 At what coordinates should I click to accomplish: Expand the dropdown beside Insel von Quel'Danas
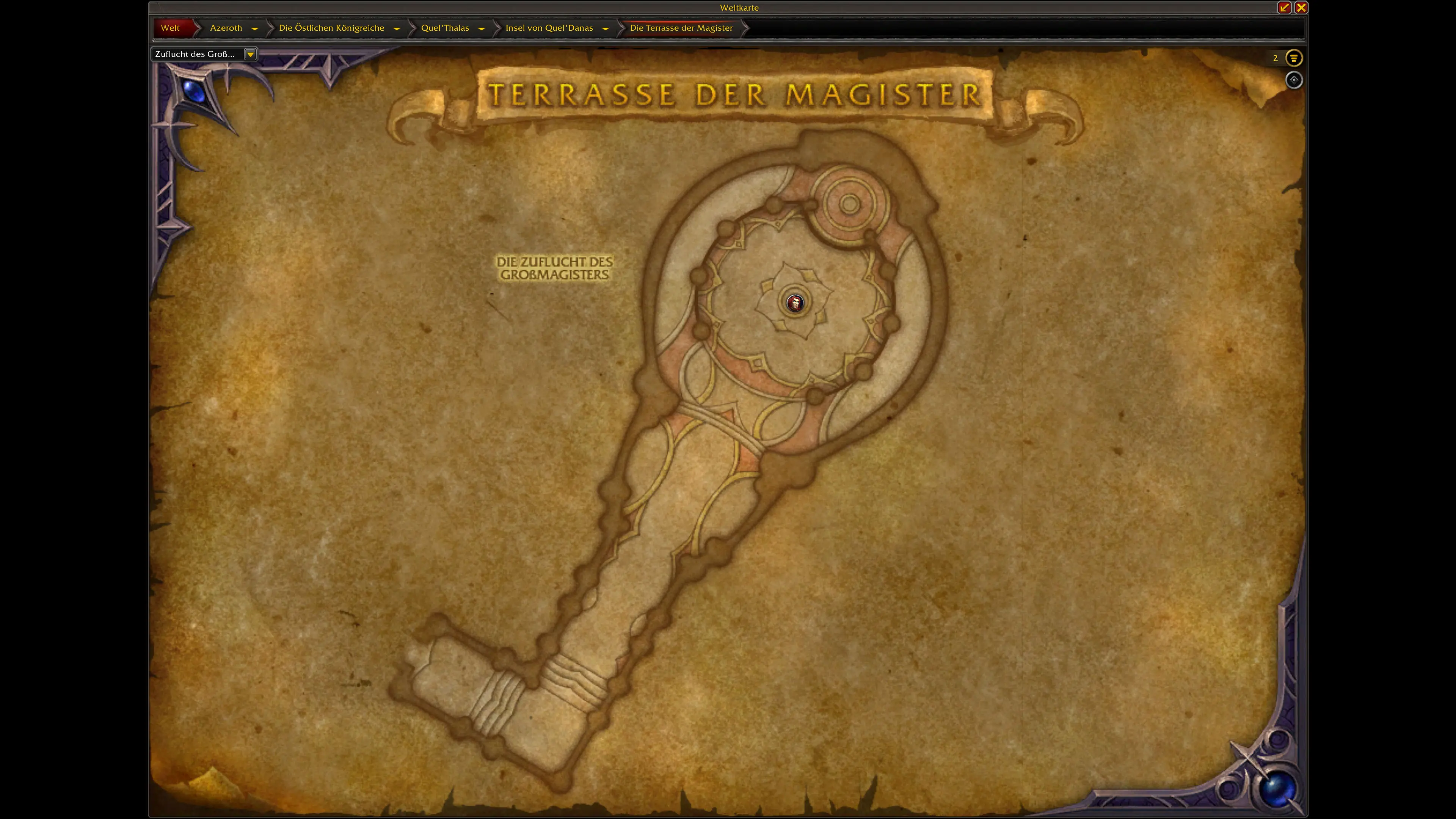click(606, 28)
